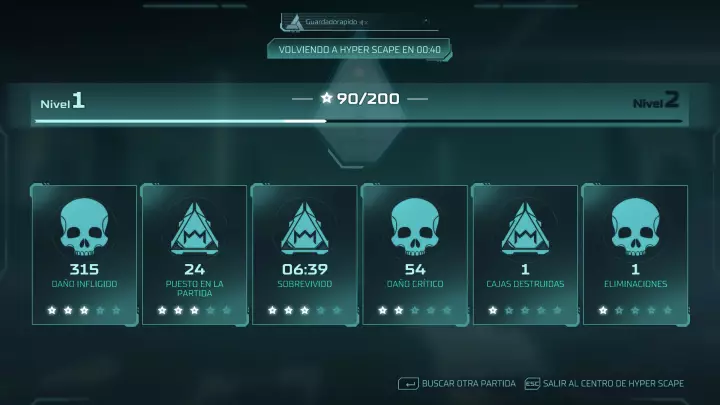Expand the player name panel at top
Image resolution: width=720 pixels, height=405 pixels.
[x=358, y=20]
